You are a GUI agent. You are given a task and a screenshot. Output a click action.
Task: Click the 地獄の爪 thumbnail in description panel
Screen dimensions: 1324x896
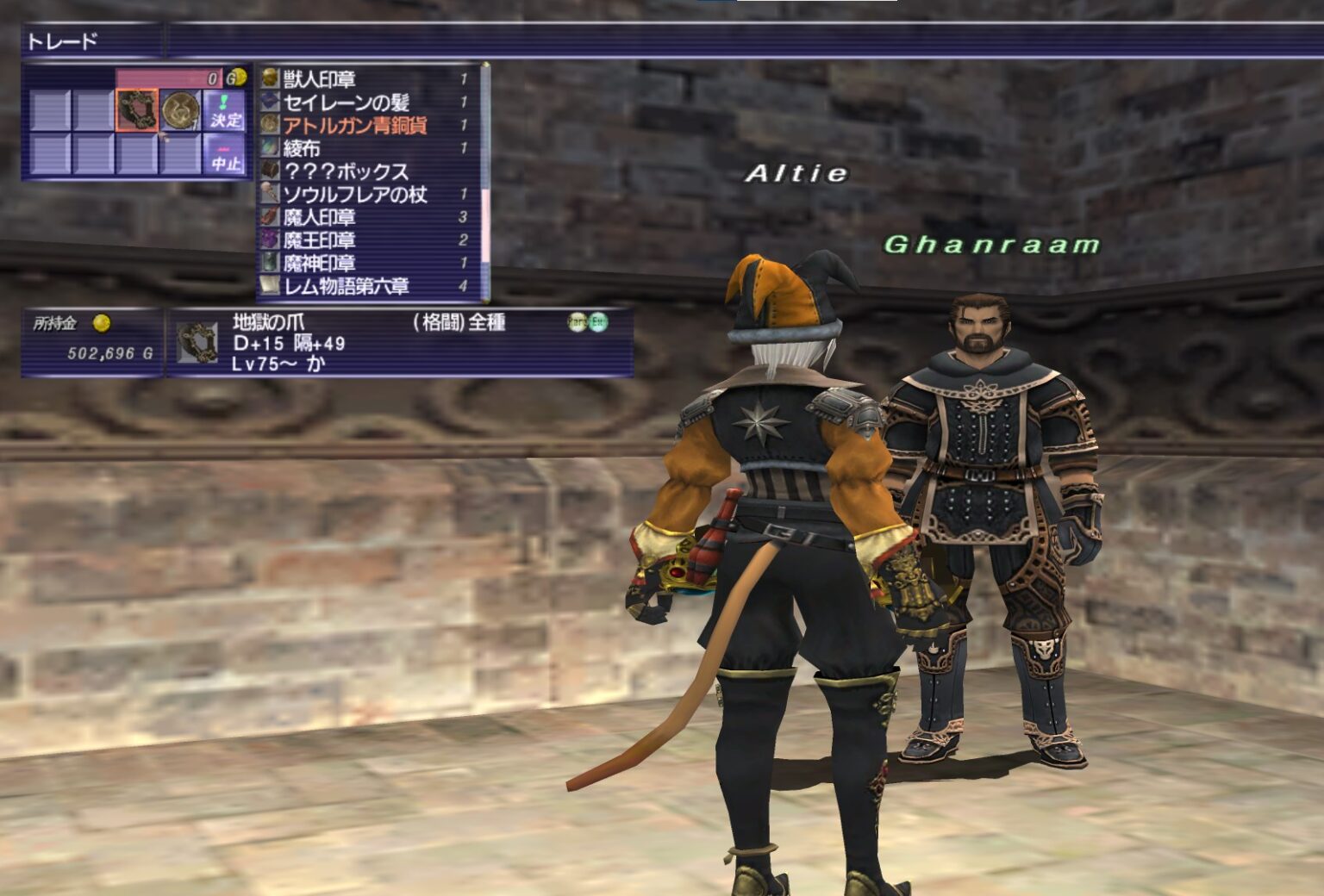(x=197, y=344)
